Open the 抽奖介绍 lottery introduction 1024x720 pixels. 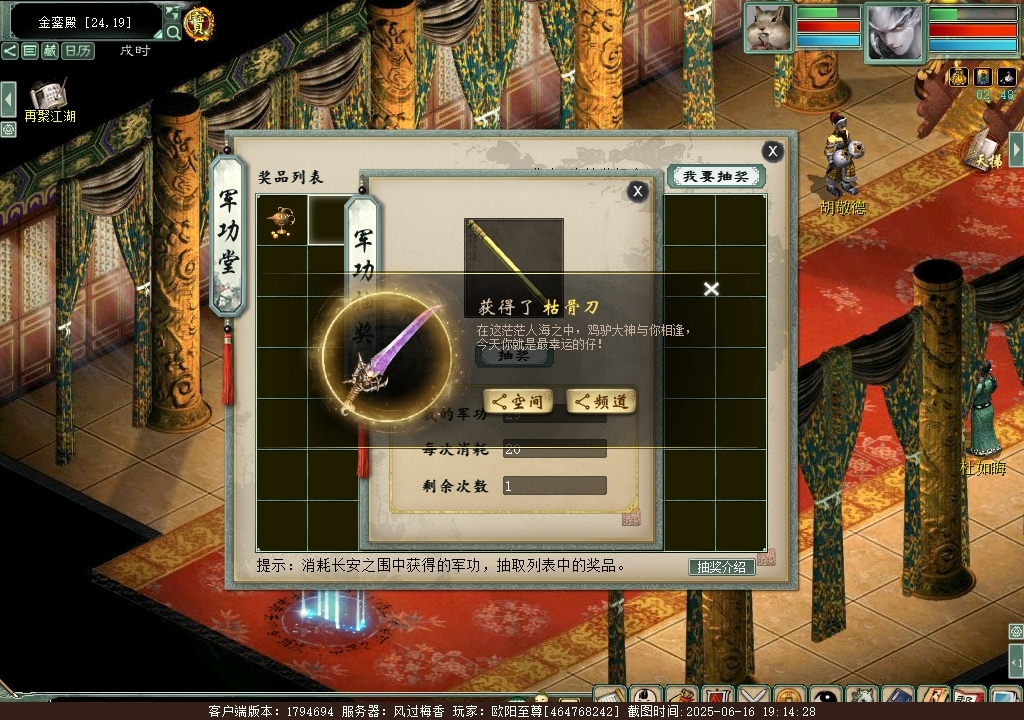[x=721, y=567]
